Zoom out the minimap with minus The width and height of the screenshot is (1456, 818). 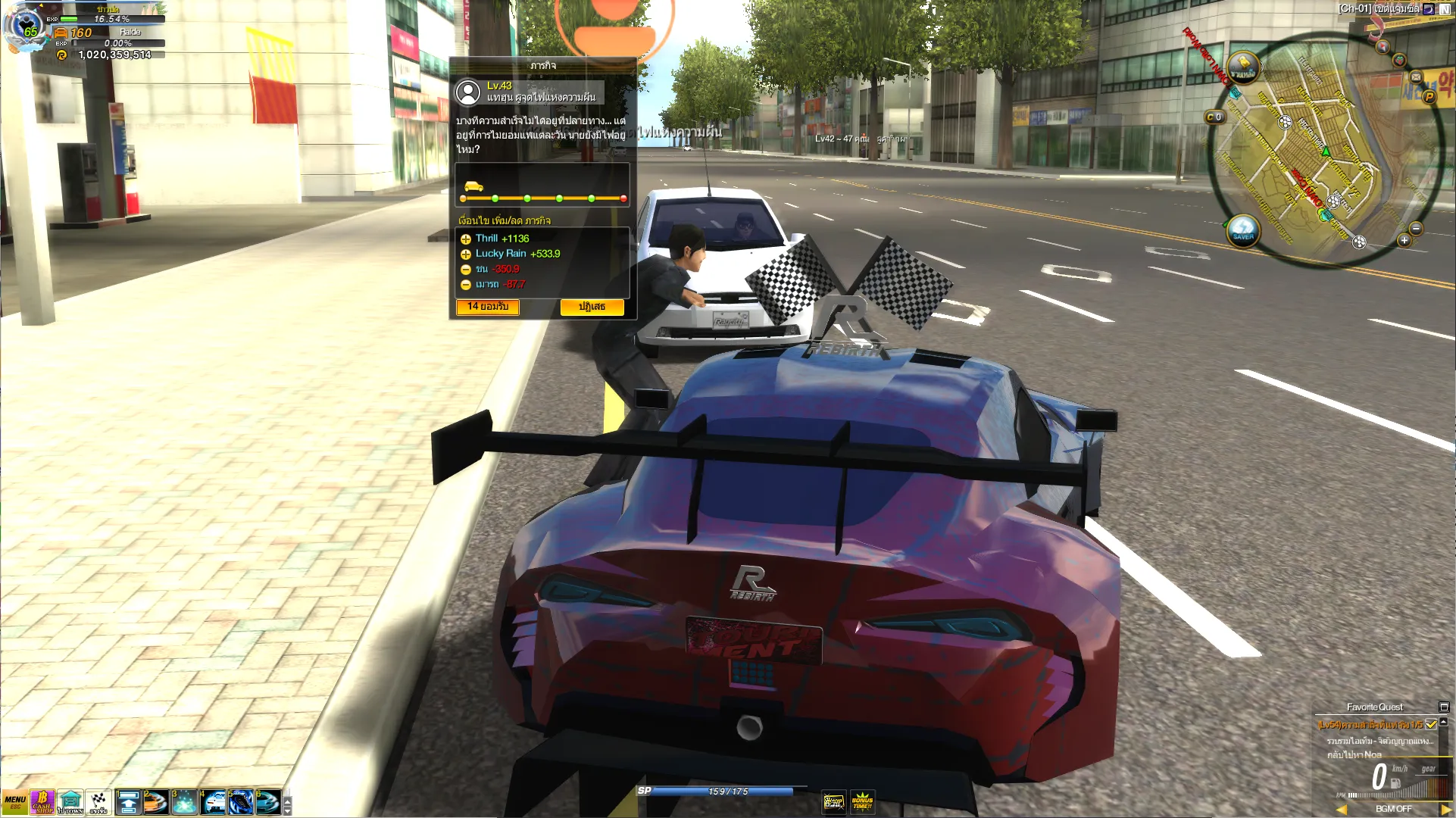pyautogui.click(x=1416, y=229)
